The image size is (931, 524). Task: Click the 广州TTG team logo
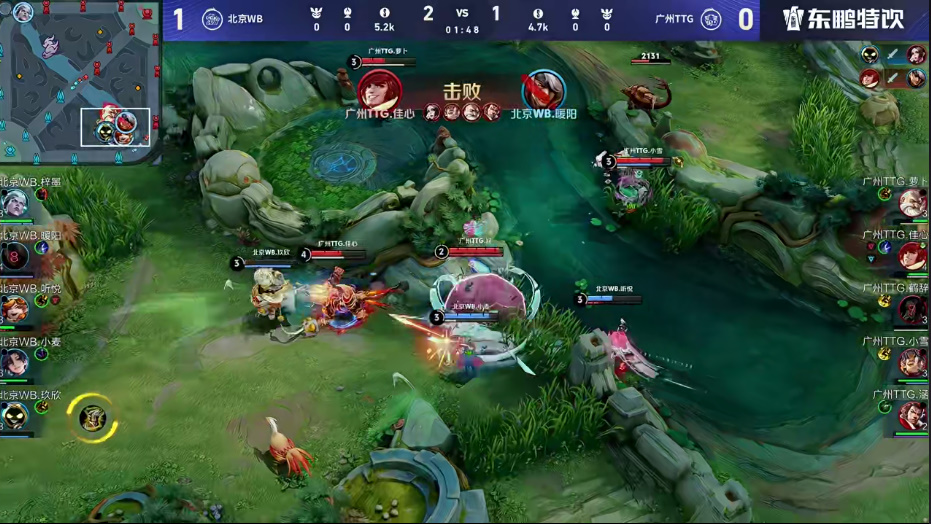tap(711, 19)
